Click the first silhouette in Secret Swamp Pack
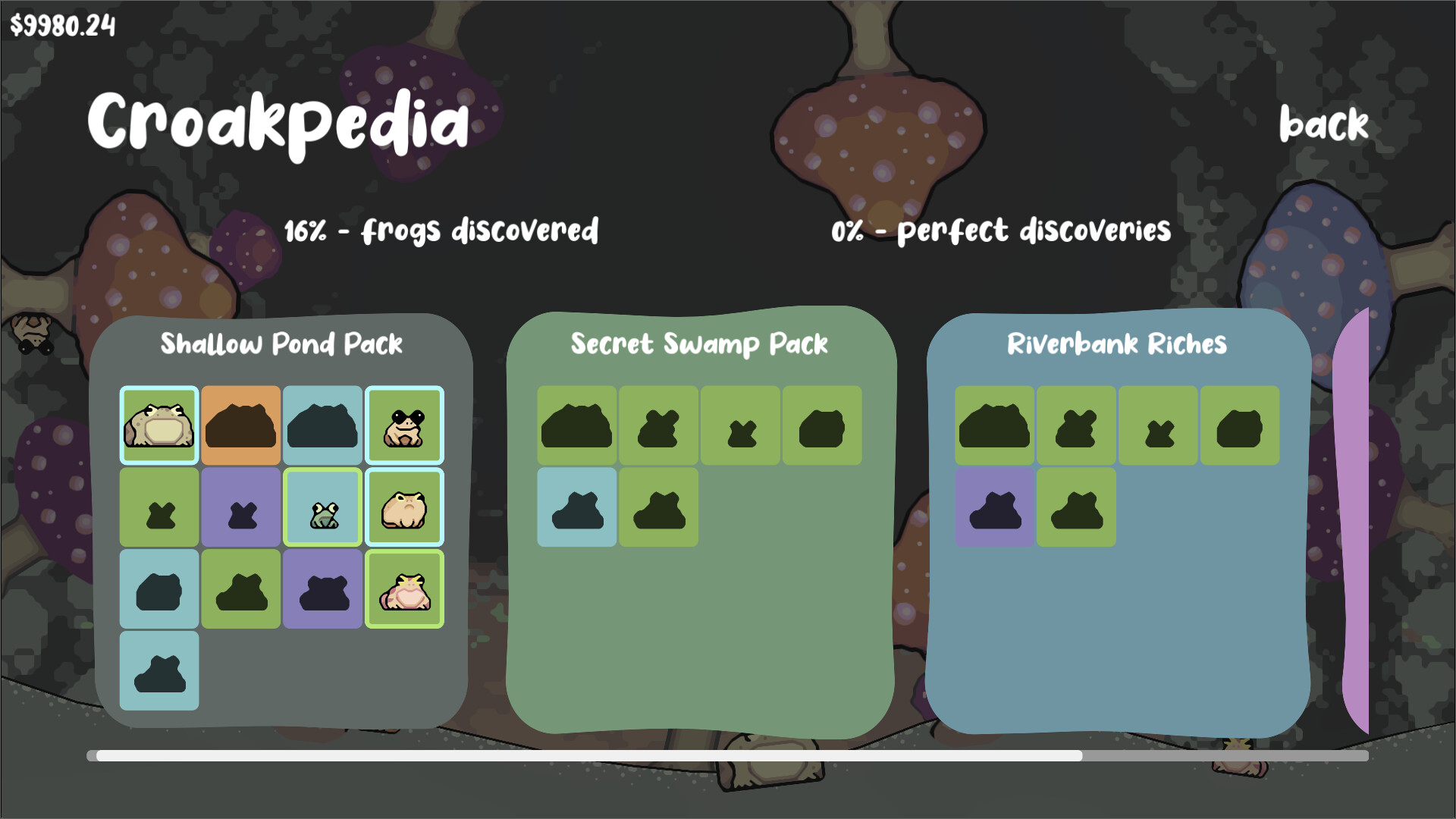 click(576, 426)
